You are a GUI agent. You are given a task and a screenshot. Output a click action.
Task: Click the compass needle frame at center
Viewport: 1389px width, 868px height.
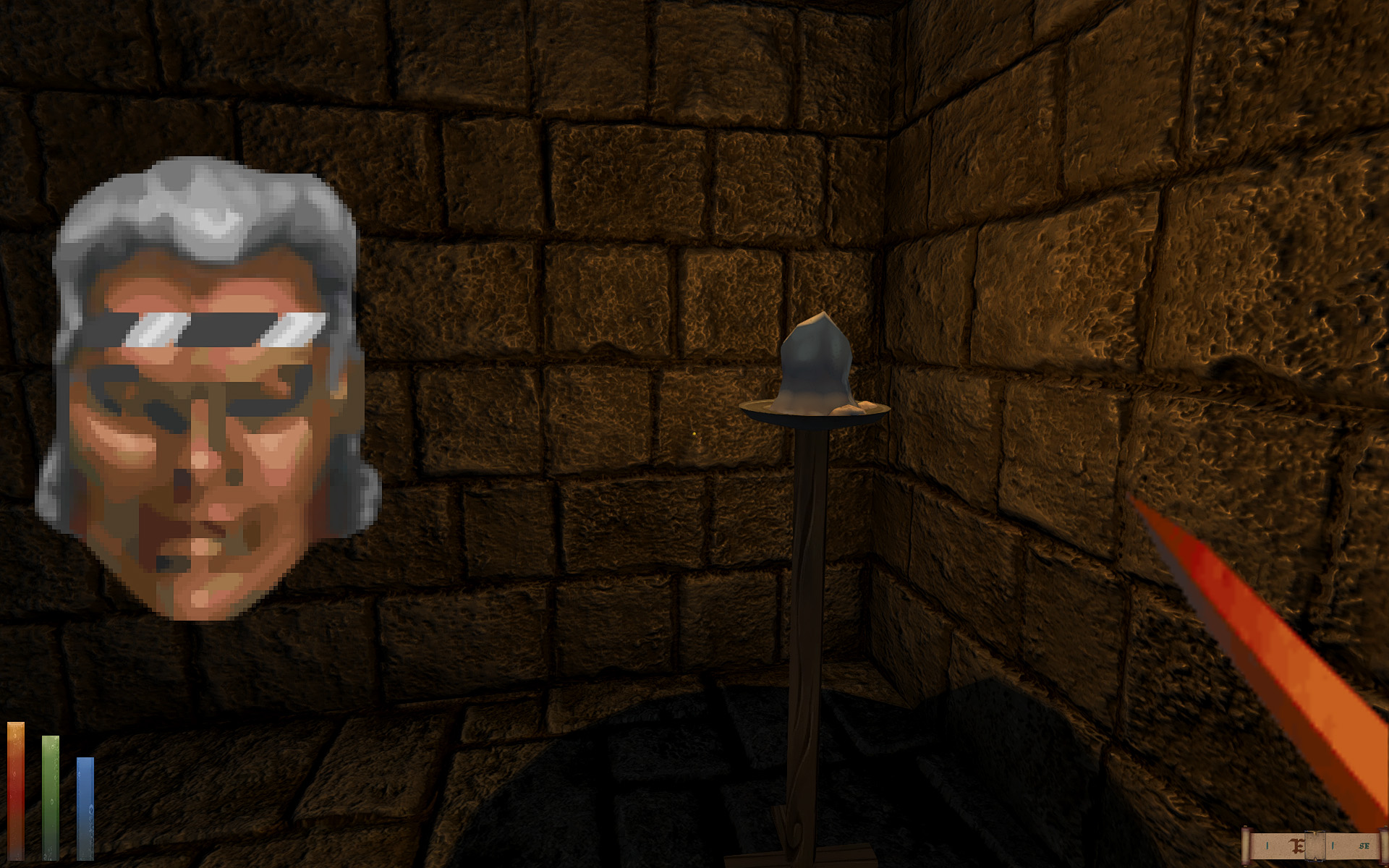[1315, 846]
